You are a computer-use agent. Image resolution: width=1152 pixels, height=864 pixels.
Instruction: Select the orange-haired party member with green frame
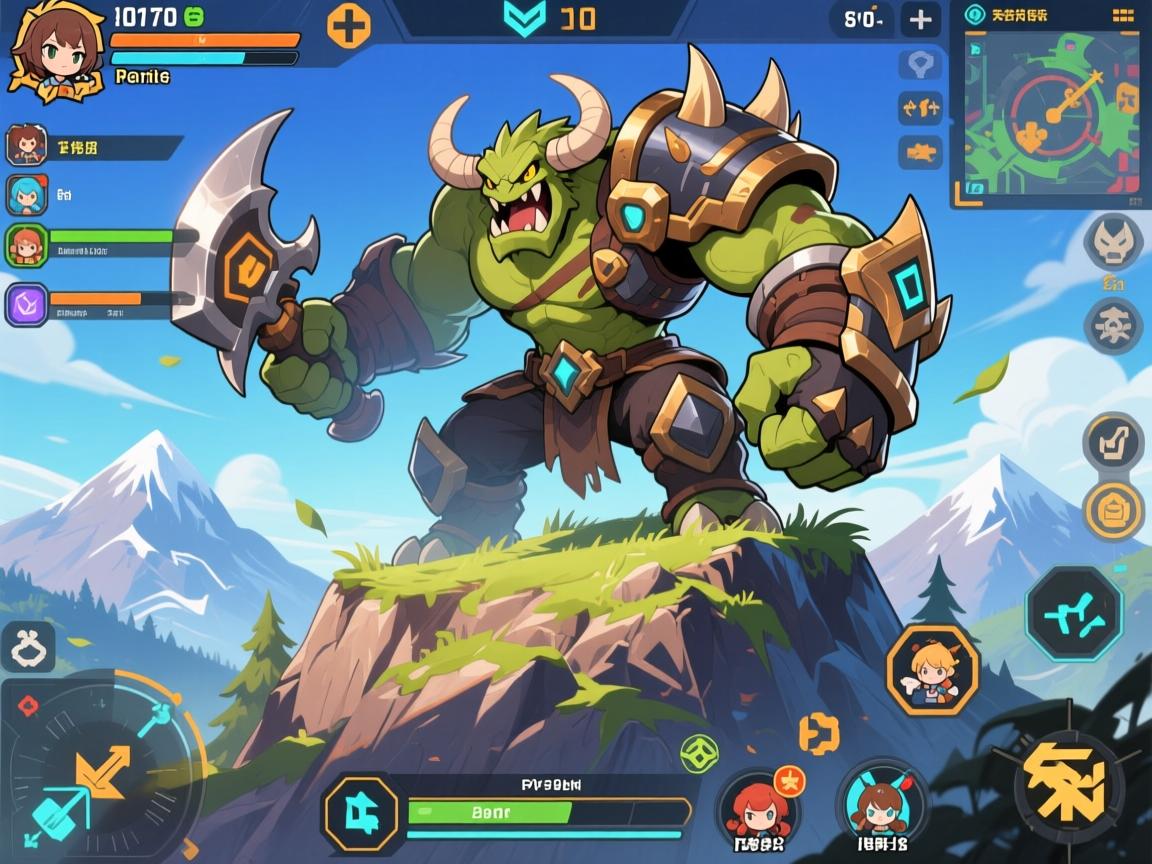(25, 245)
